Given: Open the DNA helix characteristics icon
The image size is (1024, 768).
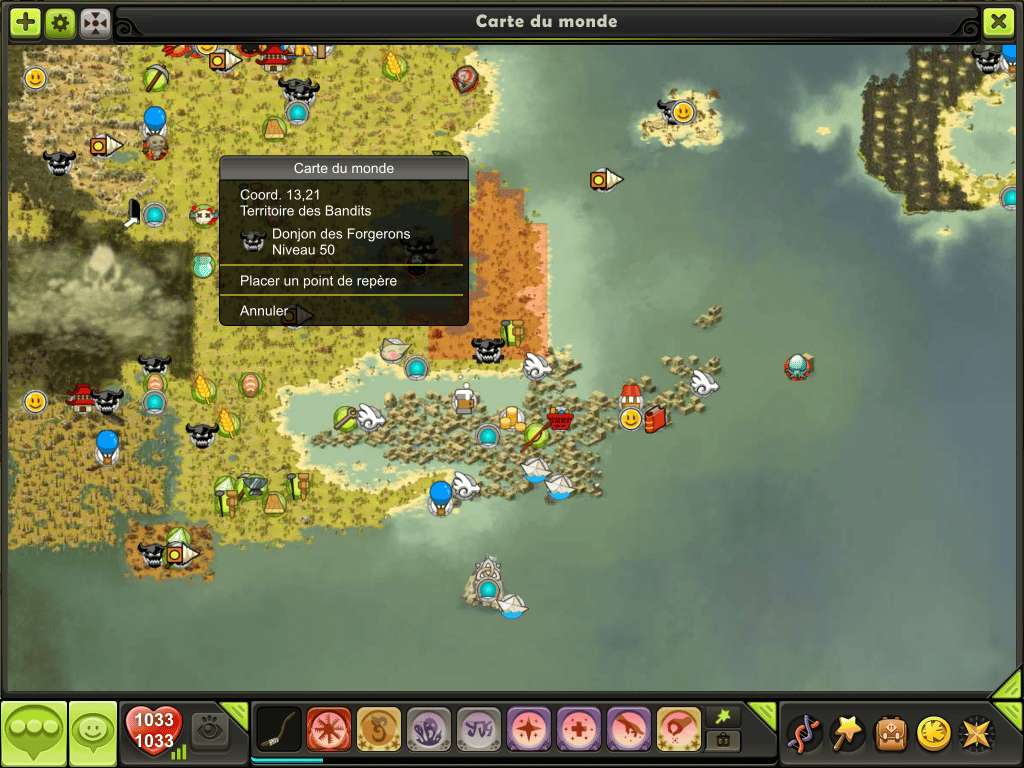Looking at the screenshot, I should (x=804, y=733).
